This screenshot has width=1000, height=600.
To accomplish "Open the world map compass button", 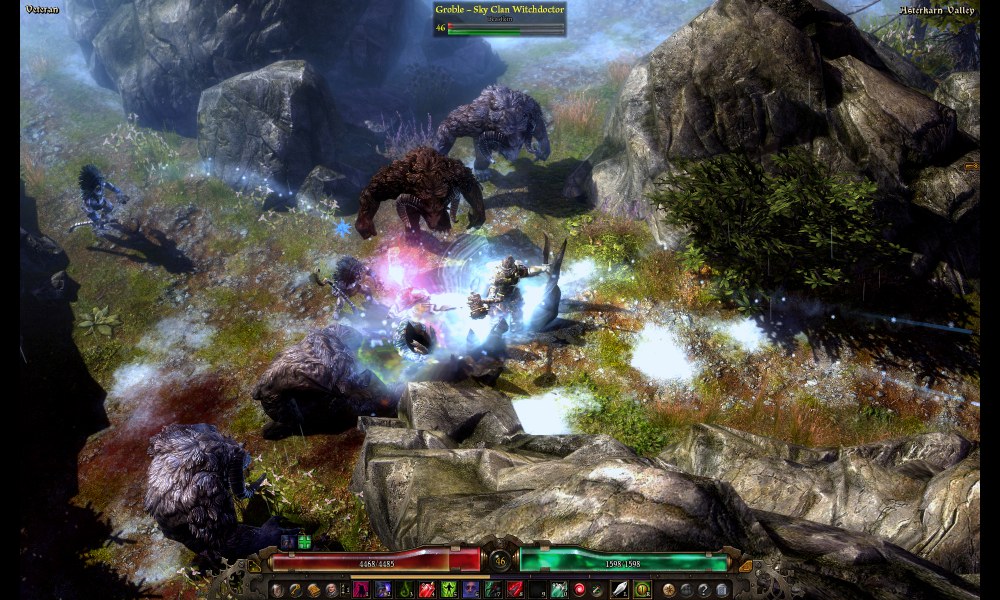I will click(667, 590).
